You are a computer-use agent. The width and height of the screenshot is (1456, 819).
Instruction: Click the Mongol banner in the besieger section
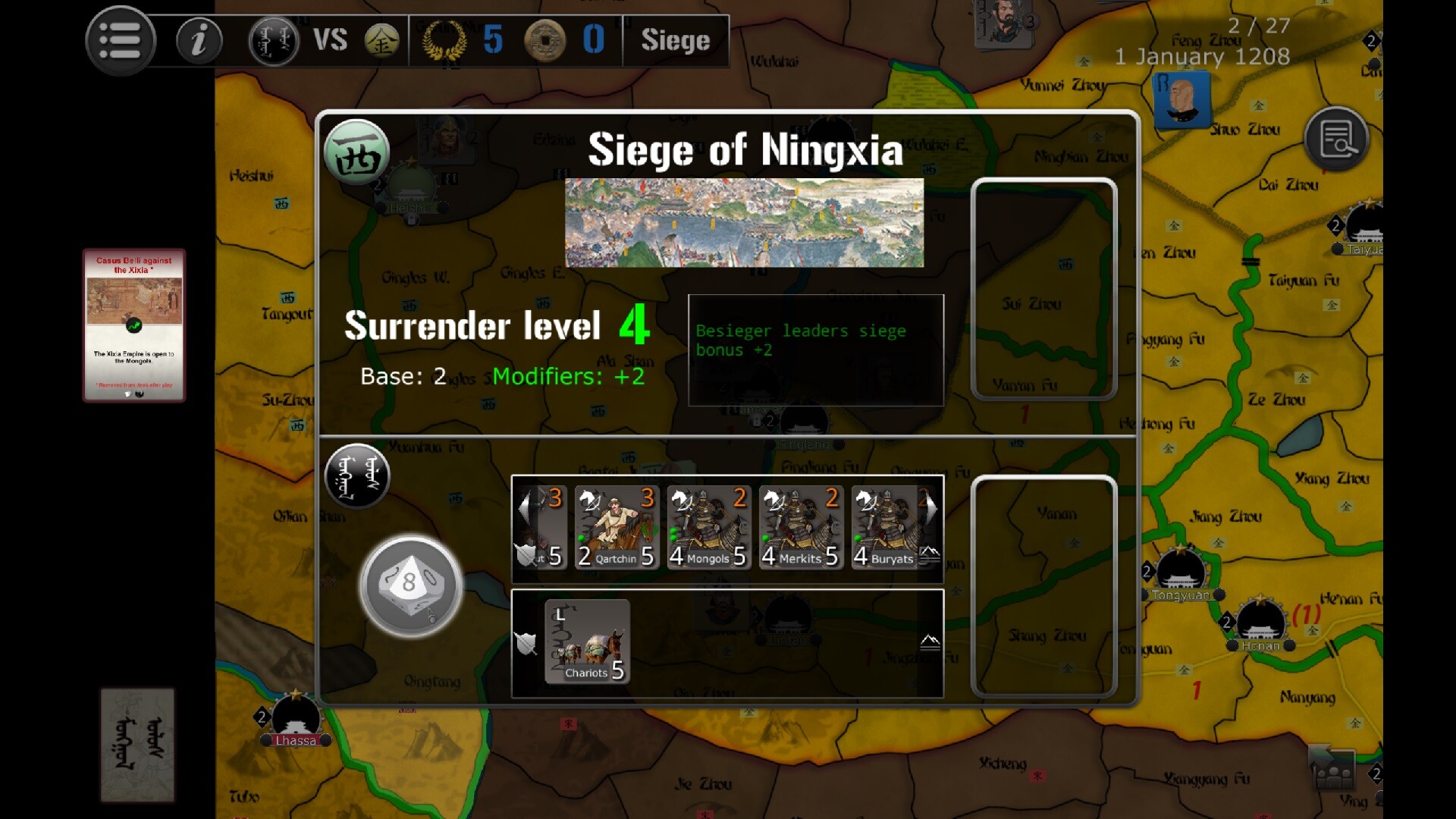coord(357,476)
